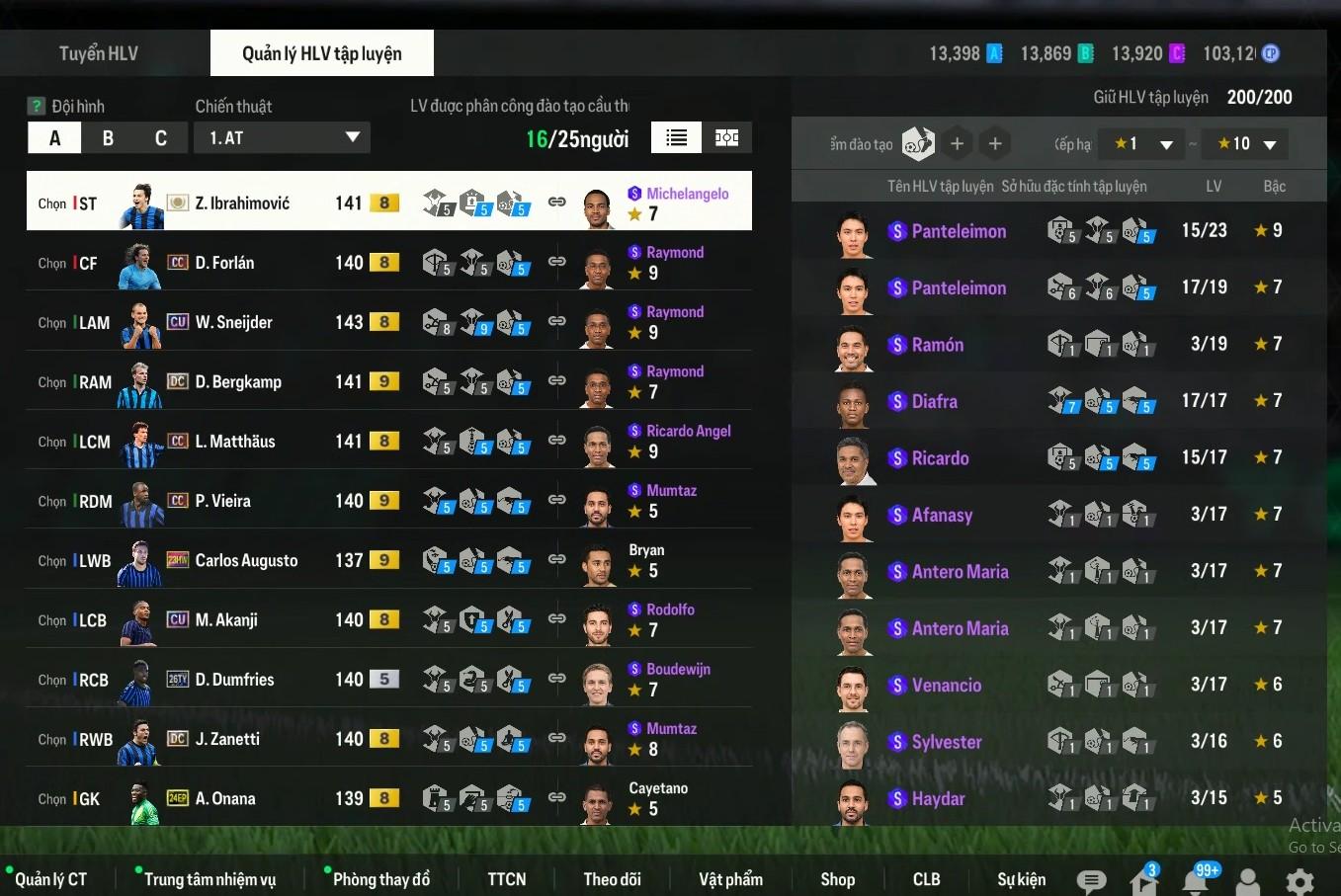1341x896 pixels.
Task: Open the chat speech bubble
Action: tap(1091, 881)
